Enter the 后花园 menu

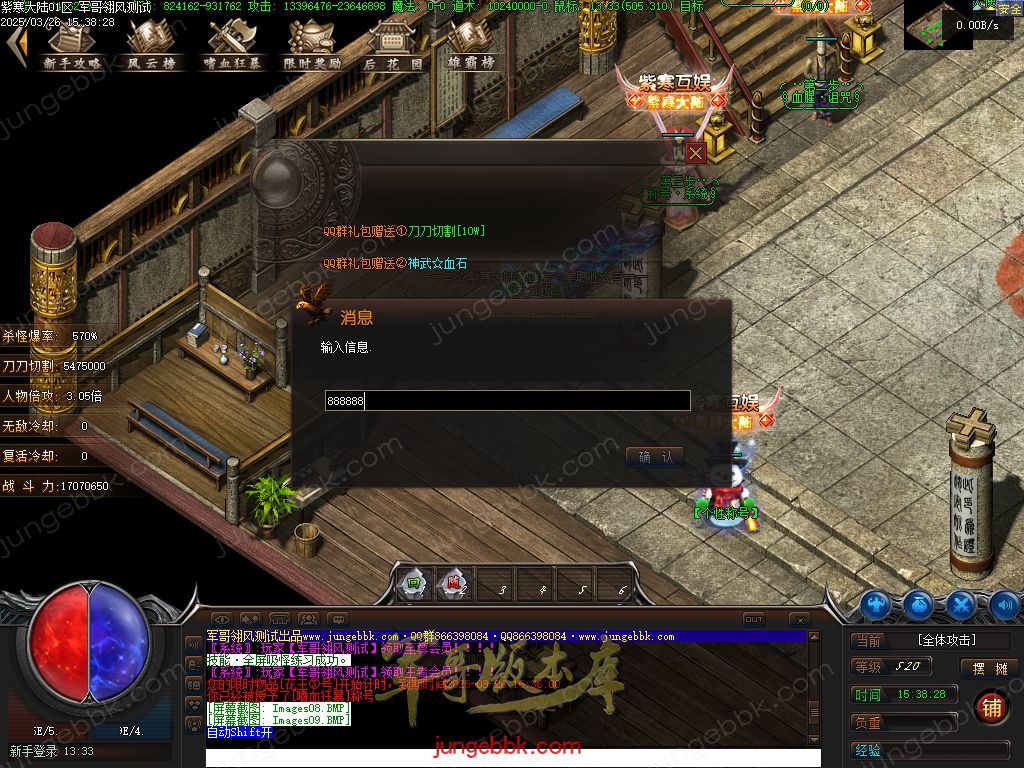pos(392,45)
